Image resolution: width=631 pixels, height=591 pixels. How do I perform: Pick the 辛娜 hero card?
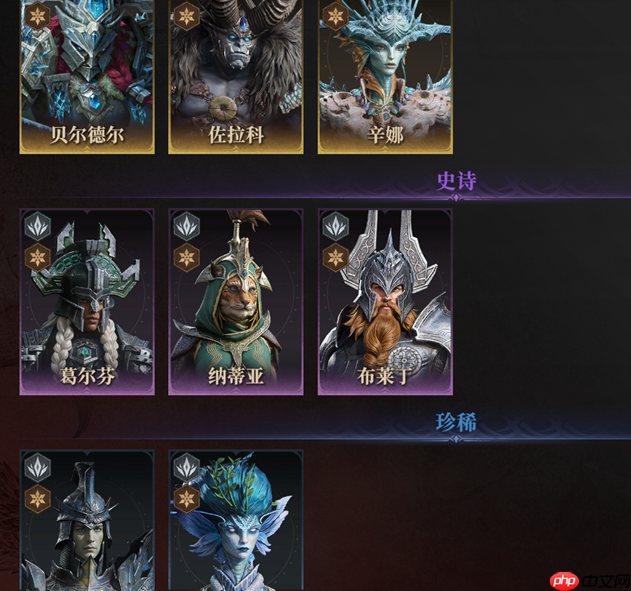tap(385, 76)
